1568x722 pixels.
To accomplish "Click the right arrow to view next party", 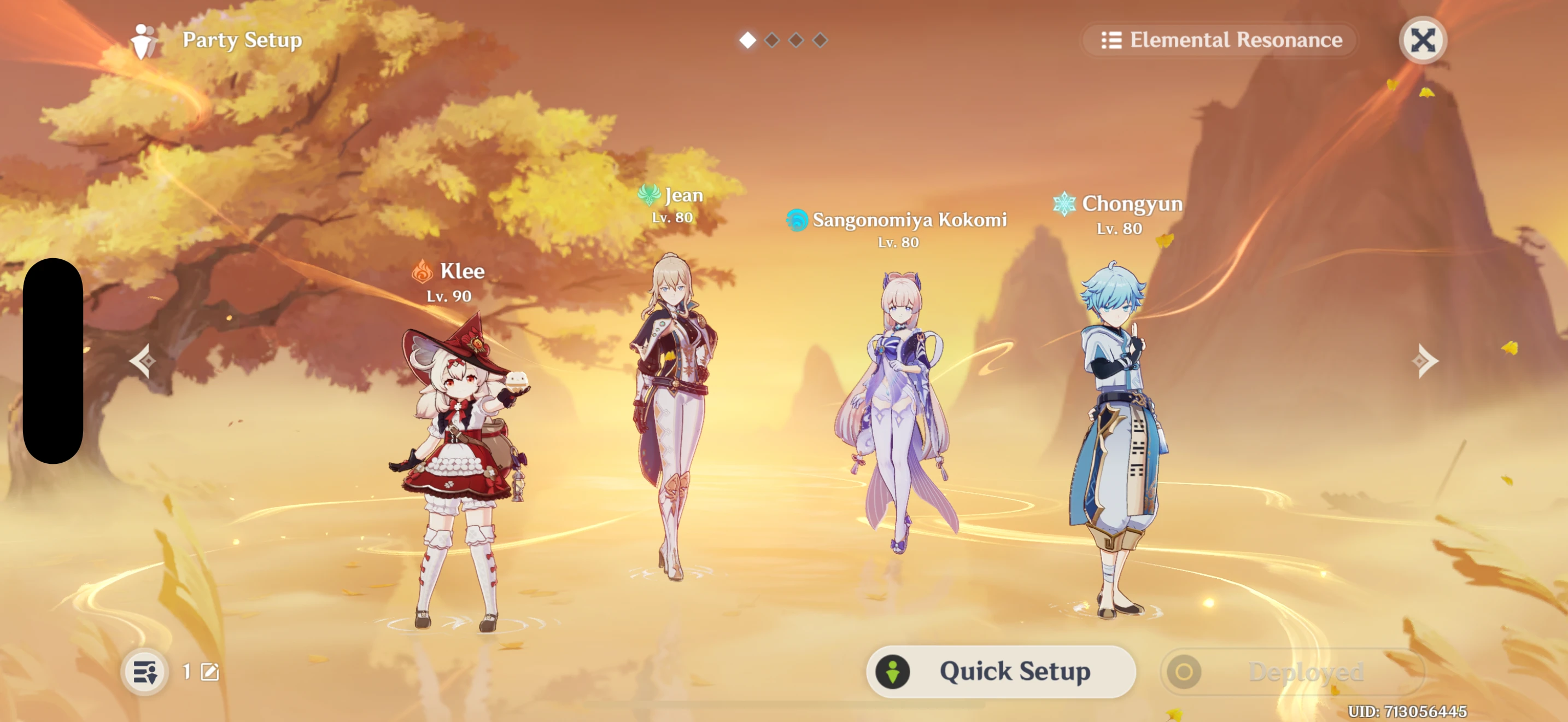I will (x=1425, y=362).
